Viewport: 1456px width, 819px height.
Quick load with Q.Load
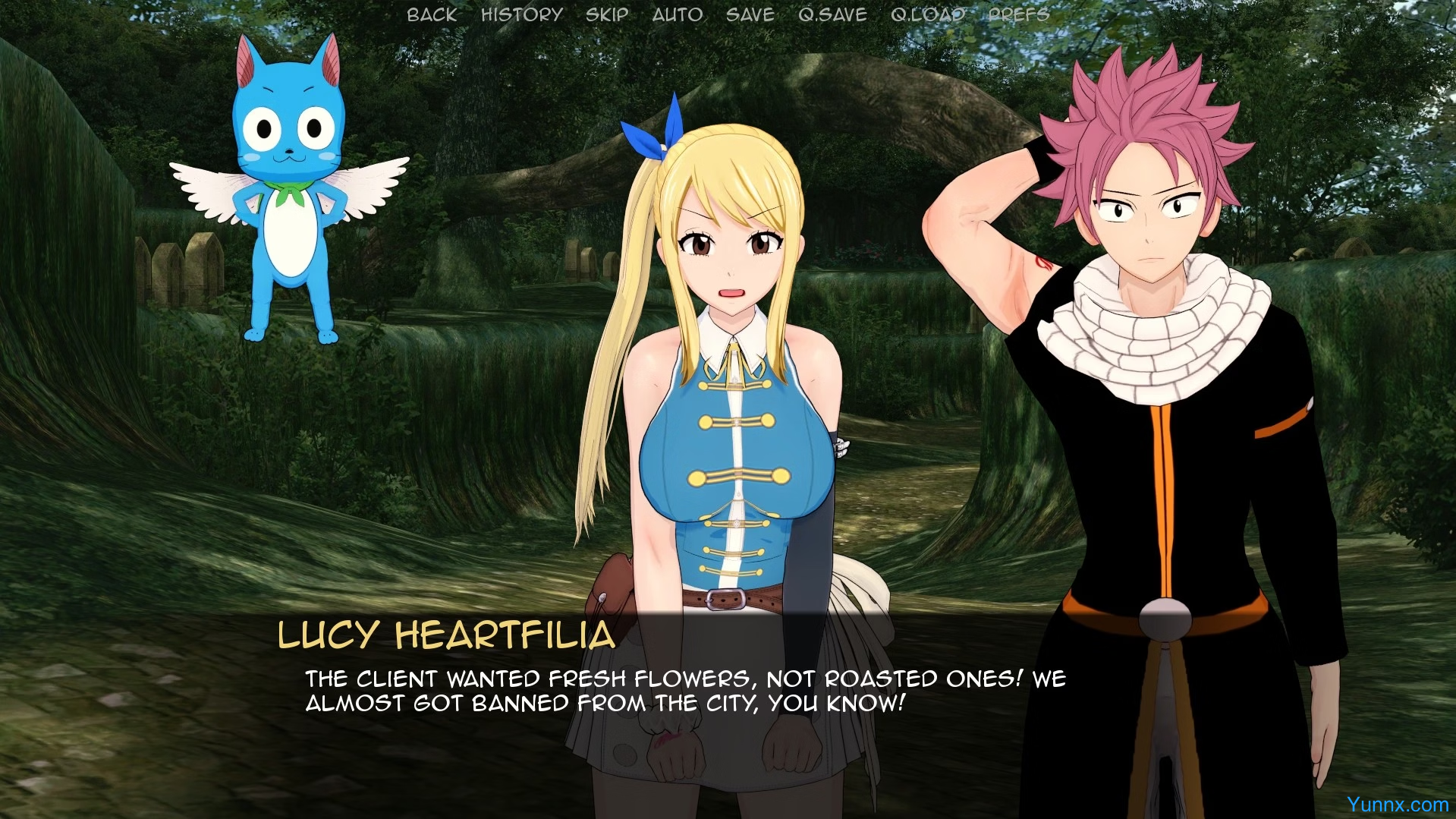point(928,14)
